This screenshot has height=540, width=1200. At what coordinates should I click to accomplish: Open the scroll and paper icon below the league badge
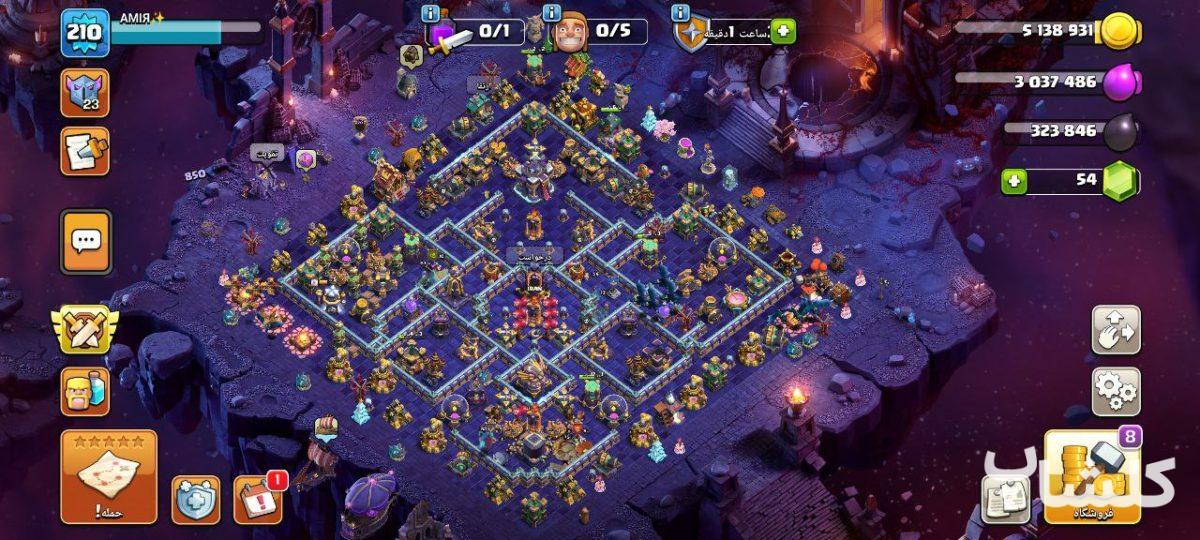tap(85, 151)
